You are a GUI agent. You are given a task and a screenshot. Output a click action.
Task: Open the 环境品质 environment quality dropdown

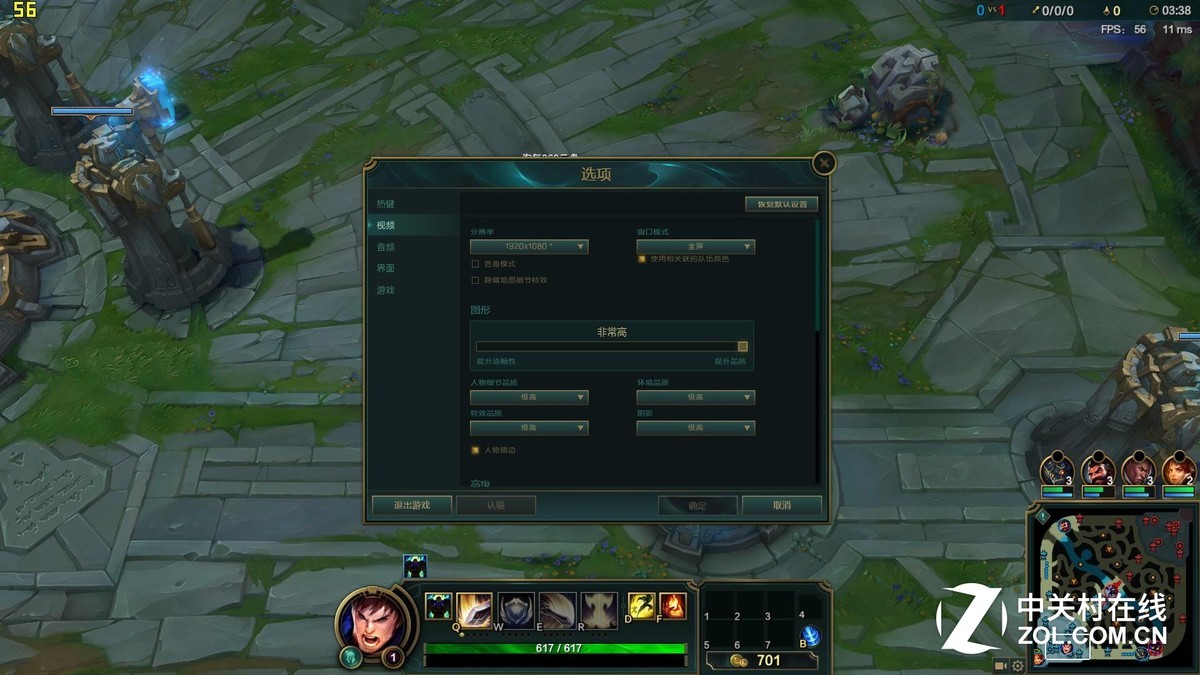point(696,397)
